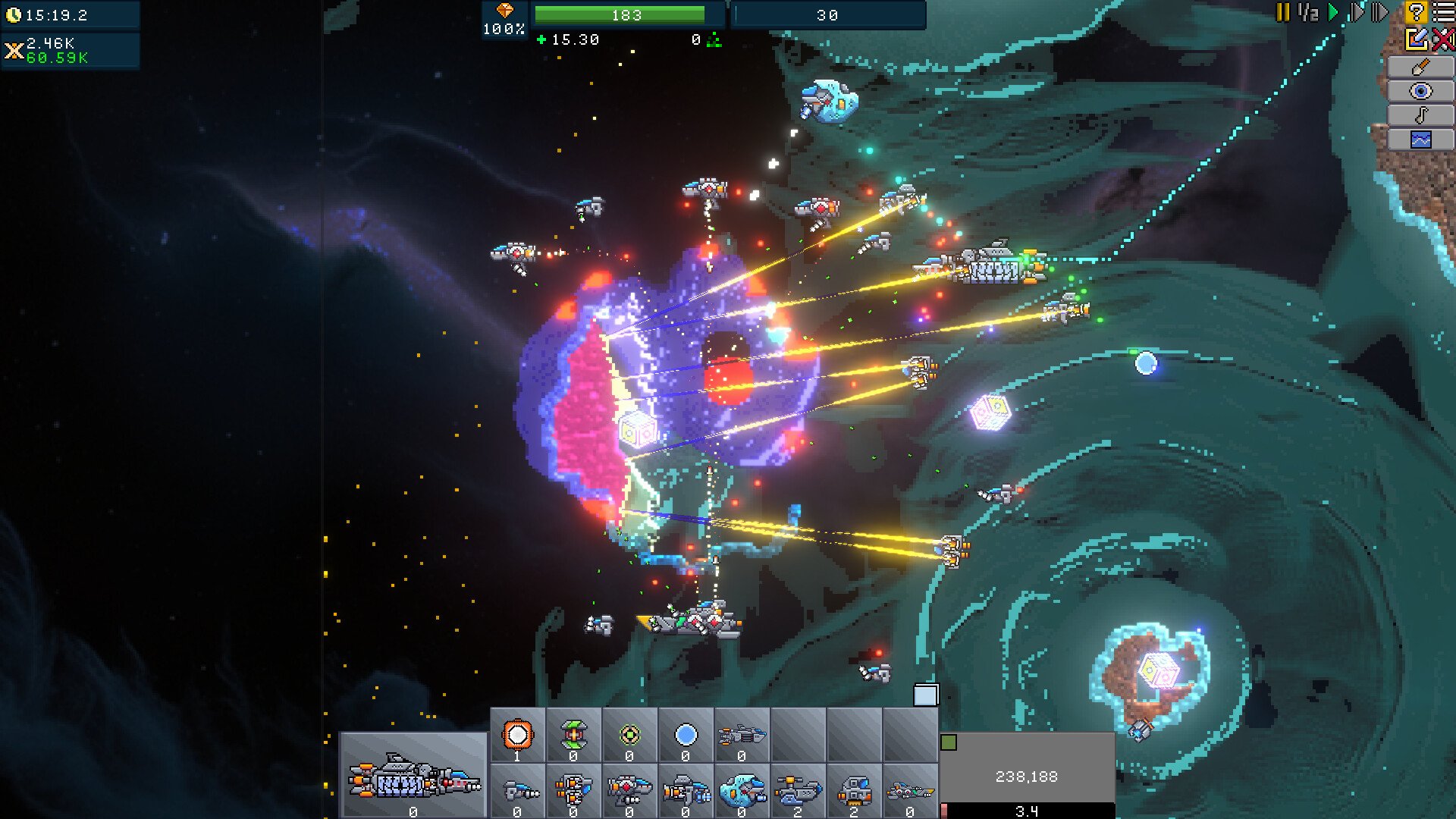Switch to the fastest triple-bar speed
This screenshot has width=1456, height=819.
tap(1380, 12)
